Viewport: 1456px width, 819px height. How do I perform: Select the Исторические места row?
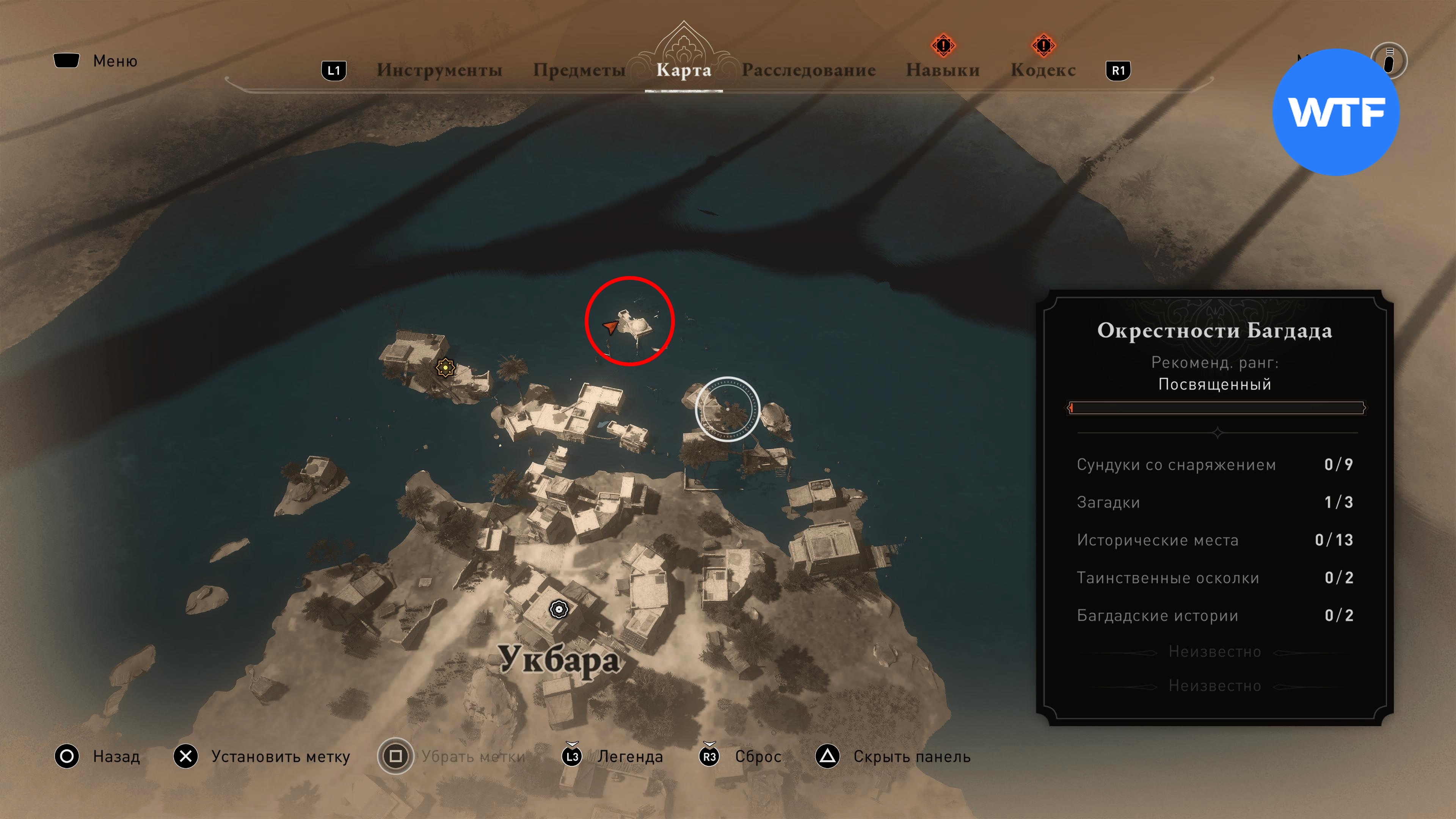[x=1214, y=540]
